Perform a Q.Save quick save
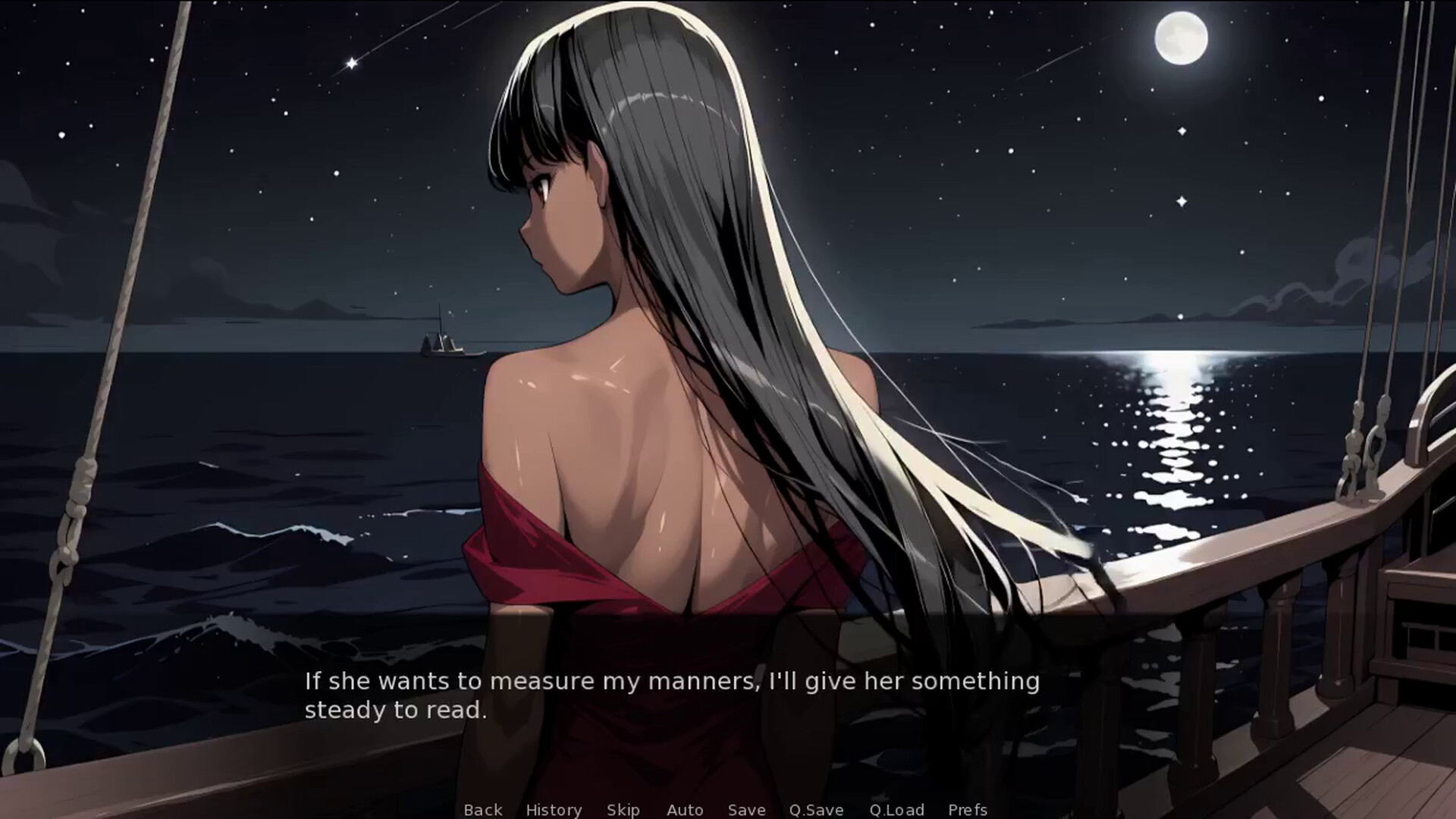 [x=815, y=810]
